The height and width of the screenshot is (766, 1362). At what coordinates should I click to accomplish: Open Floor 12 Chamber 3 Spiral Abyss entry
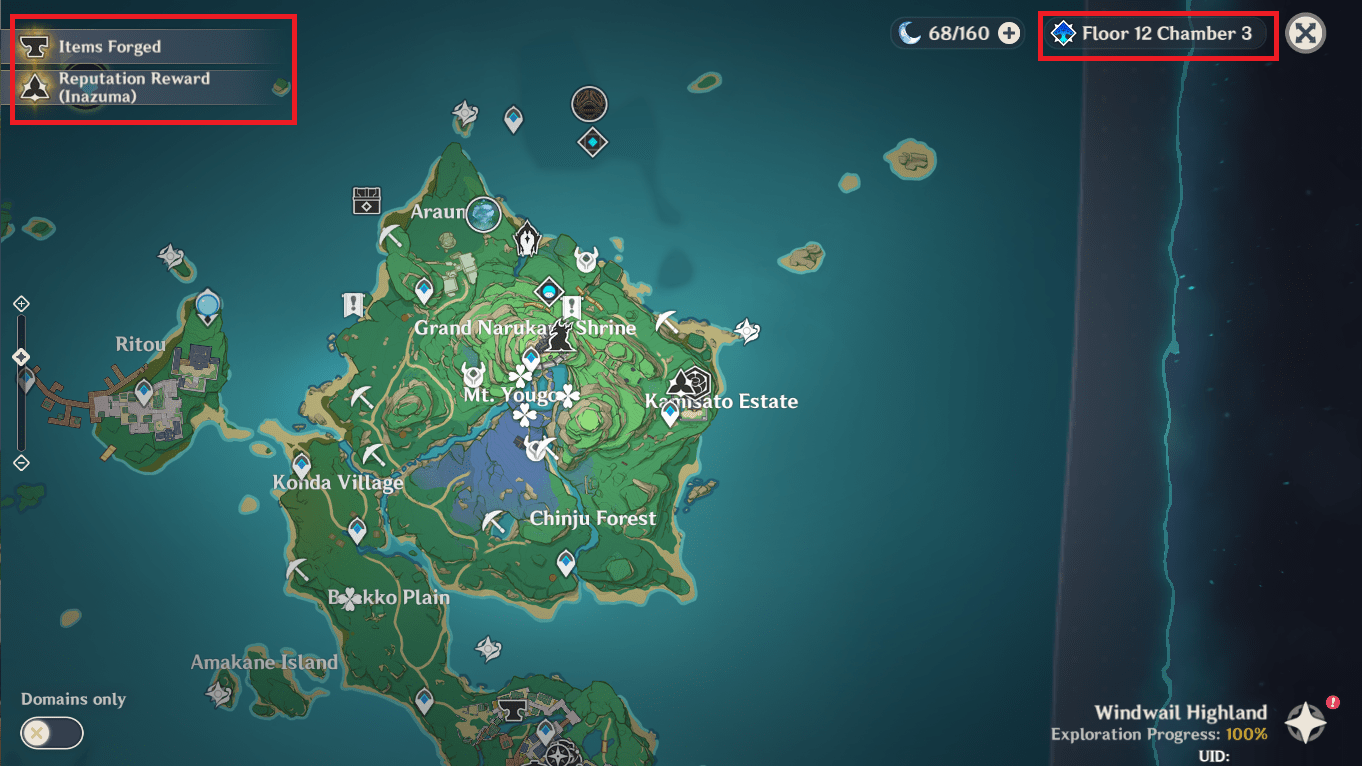1157,32
